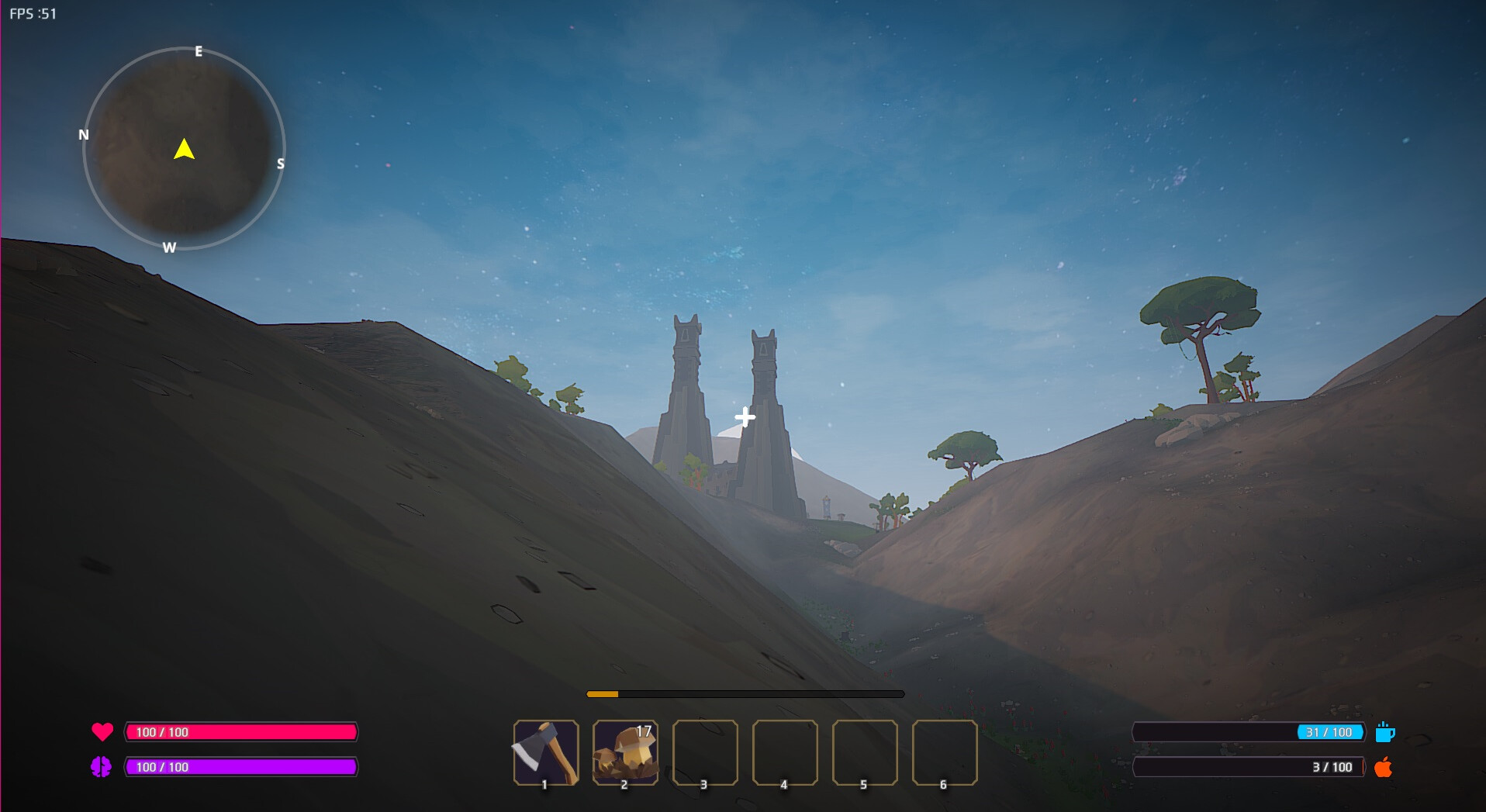
Task: Click the orange apple hunger icon
Action: (x=1386, y=768)
